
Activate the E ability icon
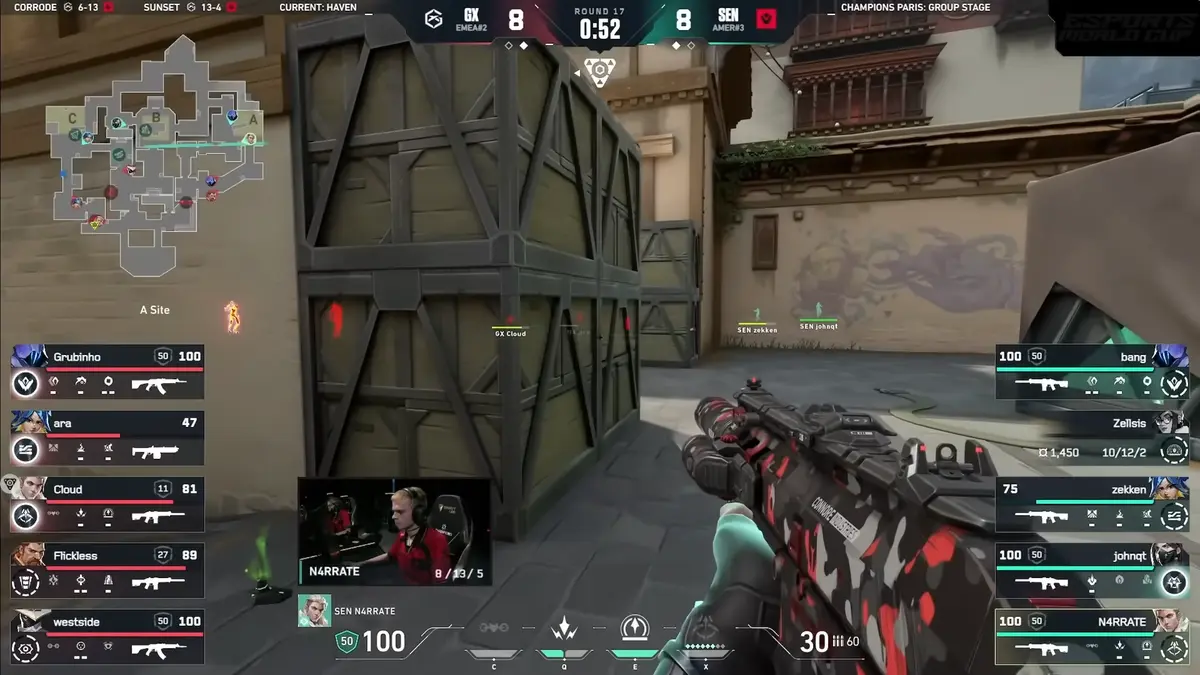point(632,630)
